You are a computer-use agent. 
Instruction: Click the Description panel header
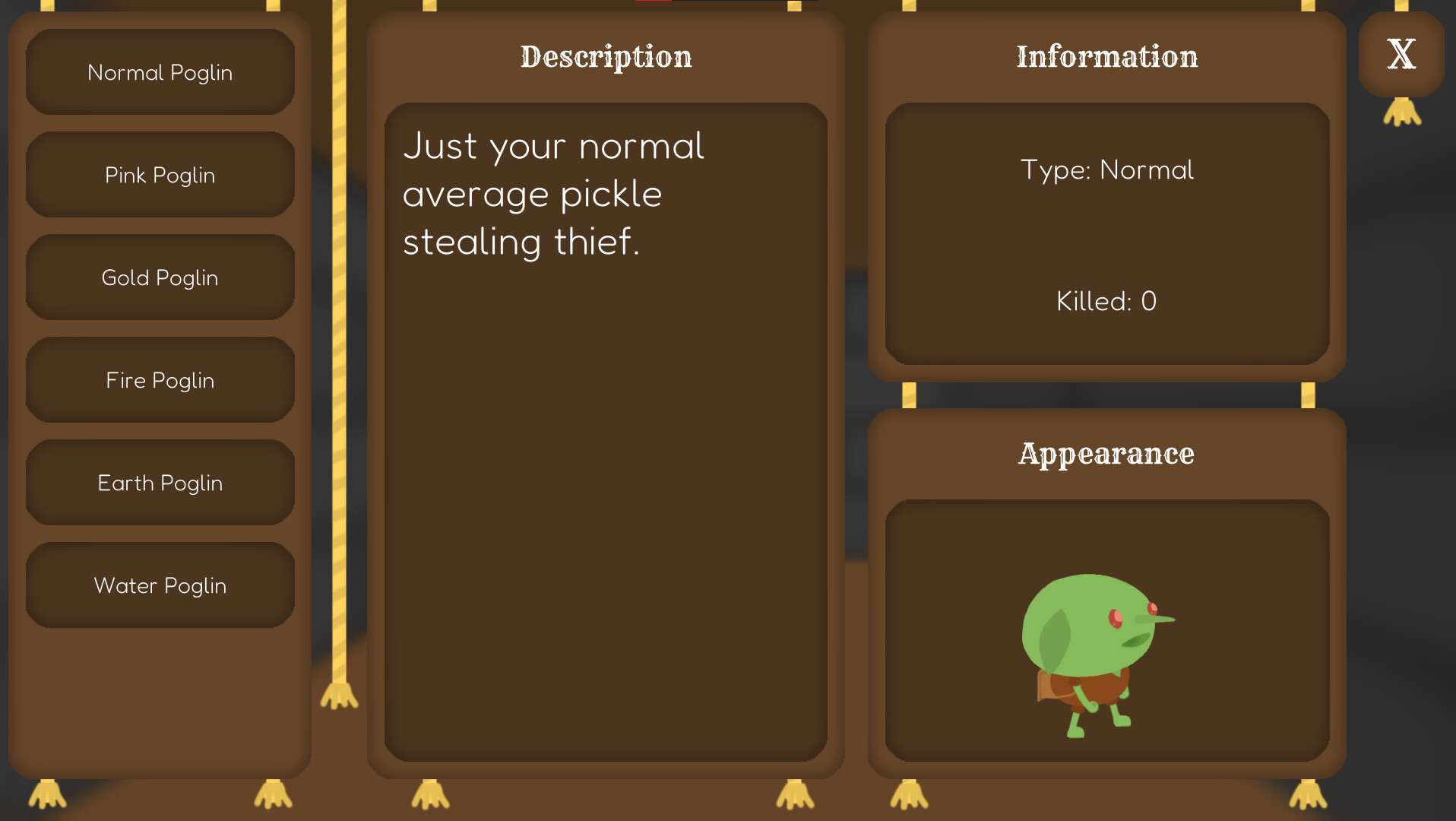[605, 57]
